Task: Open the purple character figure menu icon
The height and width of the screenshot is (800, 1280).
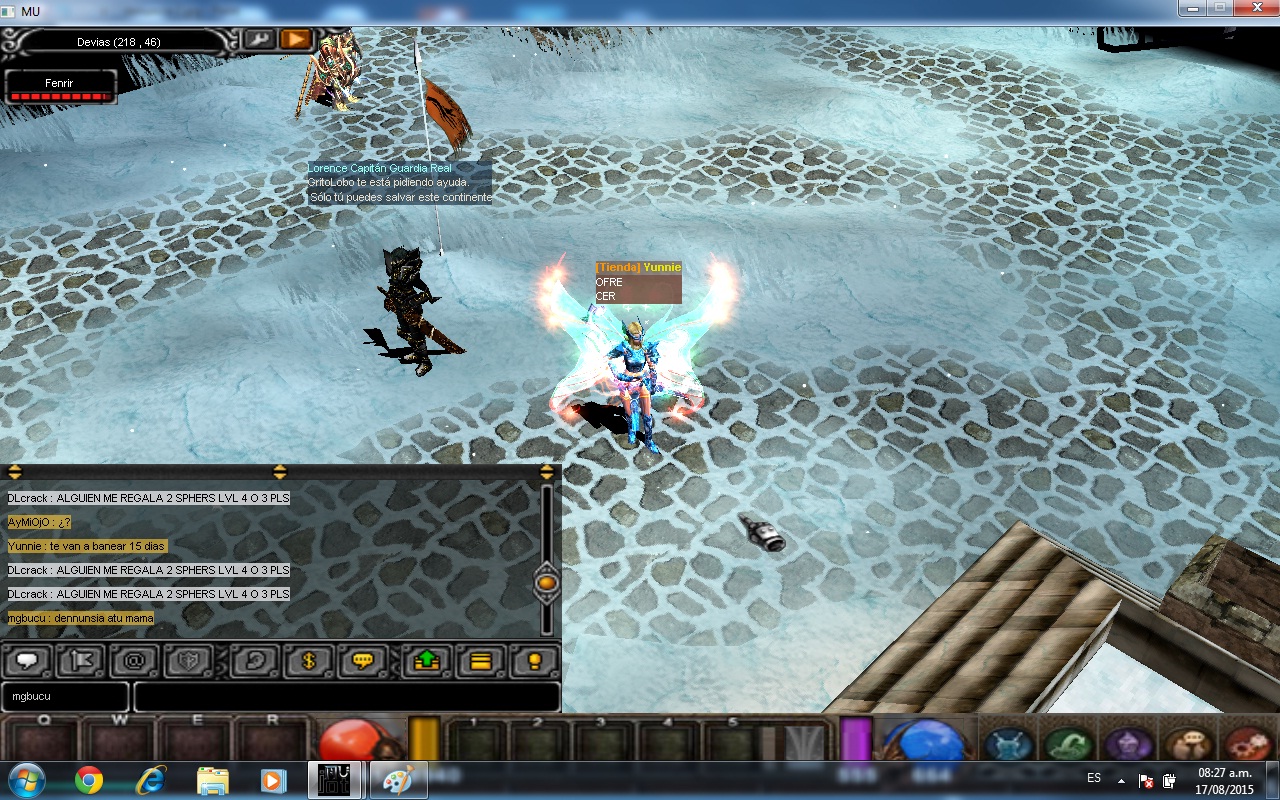Action: (1127, 745)
